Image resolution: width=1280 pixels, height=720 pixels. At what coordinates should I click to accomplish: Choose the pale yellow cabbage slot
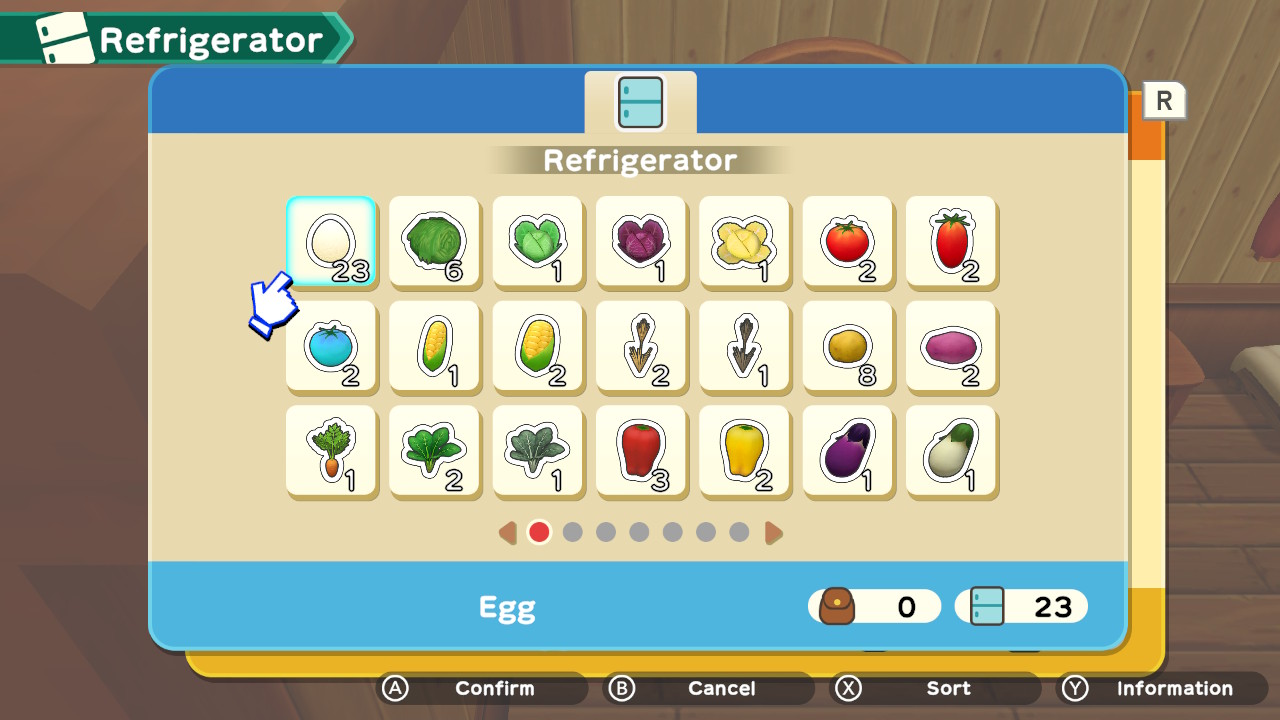coord(744,241)
